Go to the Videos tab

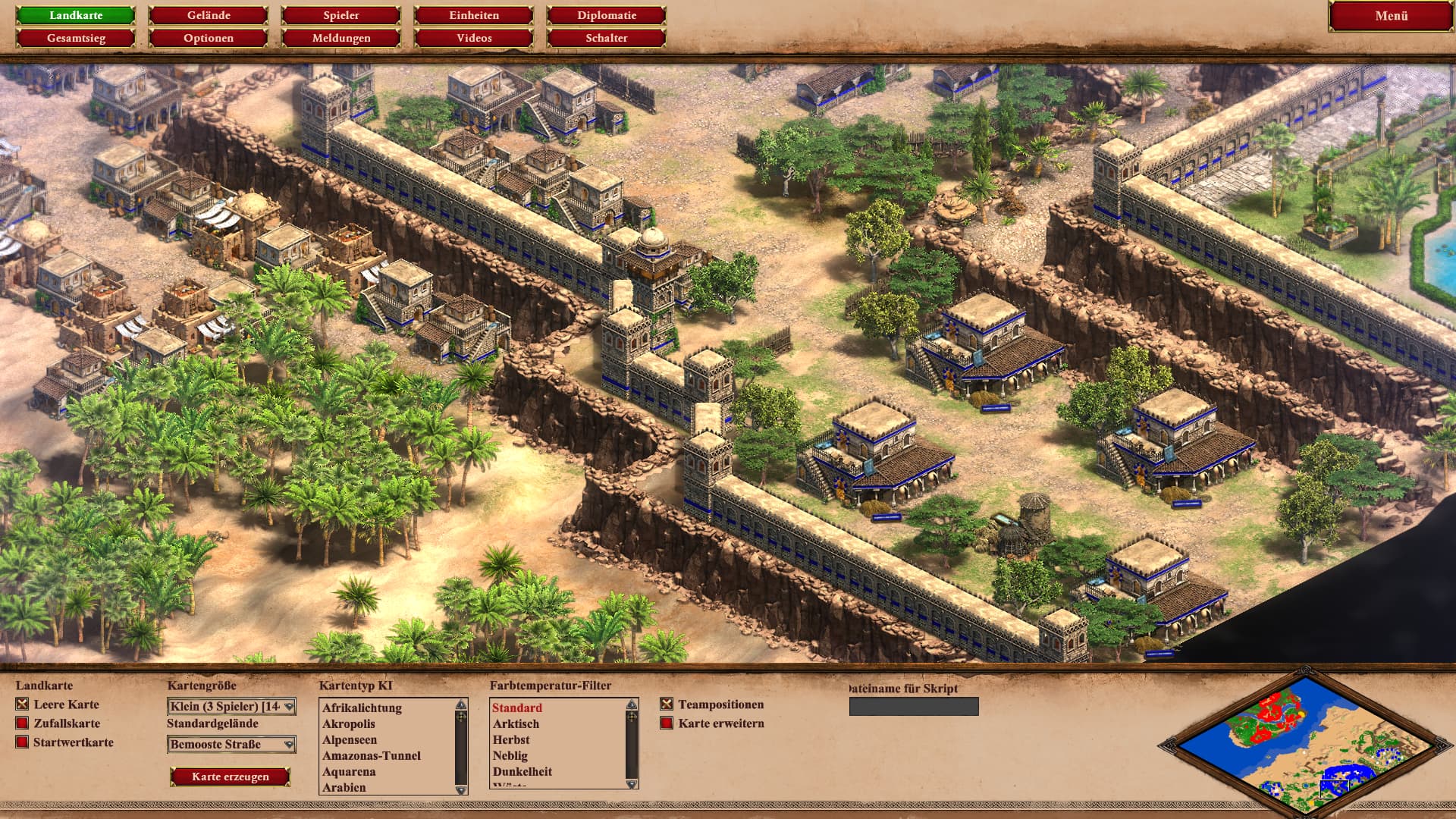474,38
